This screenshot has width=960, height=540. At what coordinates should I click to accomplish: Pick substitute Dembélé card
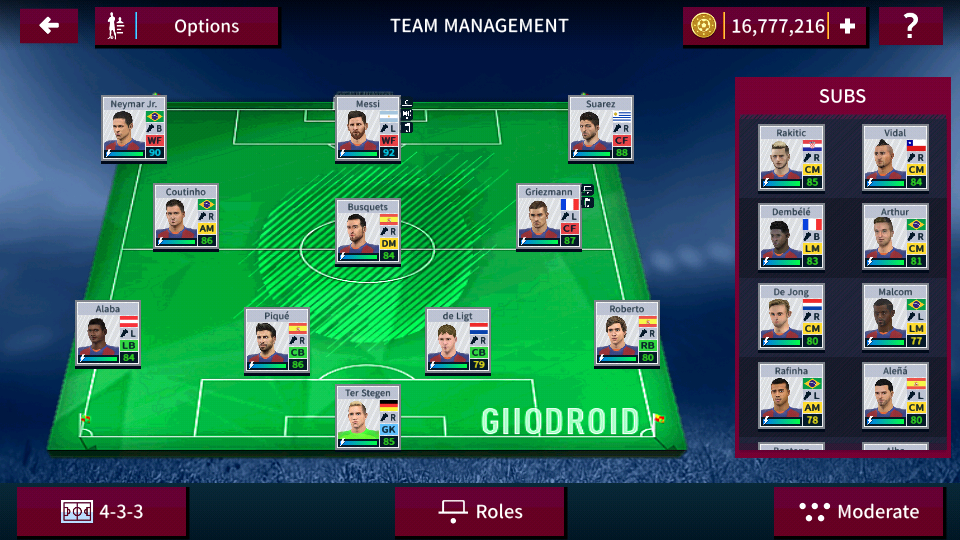point(791,237)
